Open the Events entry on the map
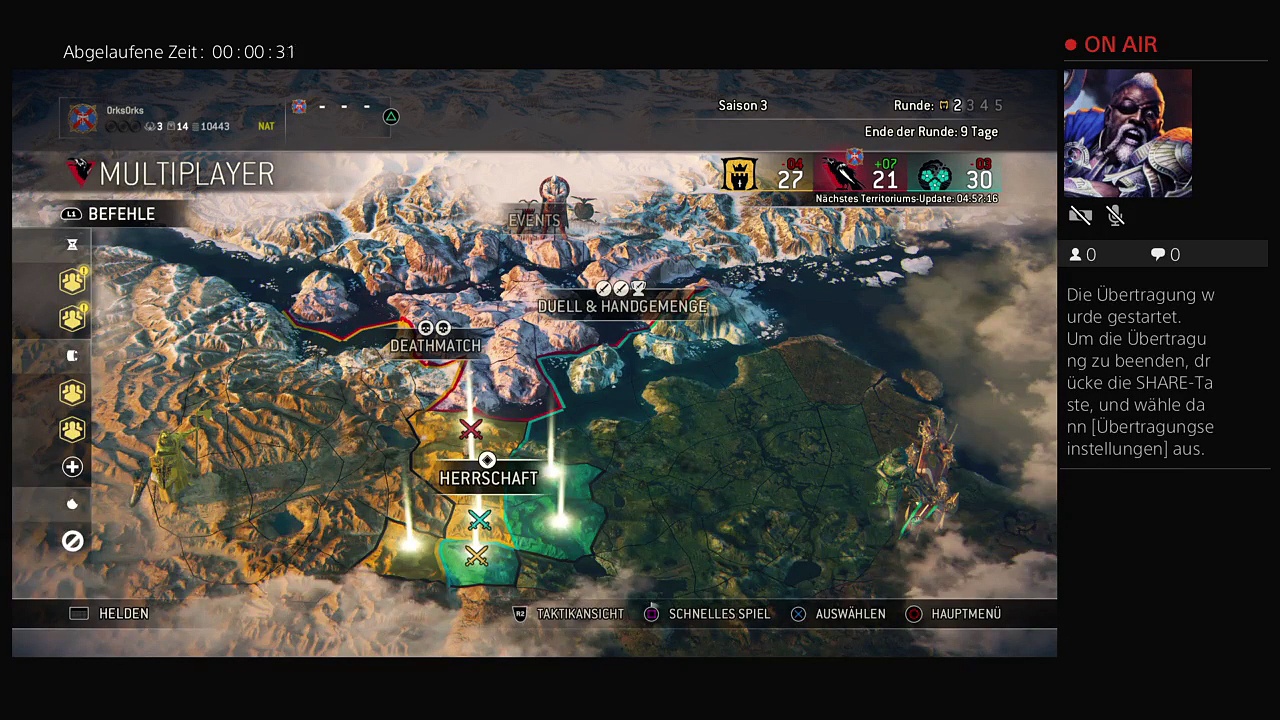Viewport: 1280px width, 720px height. click(x=535, y=220)
